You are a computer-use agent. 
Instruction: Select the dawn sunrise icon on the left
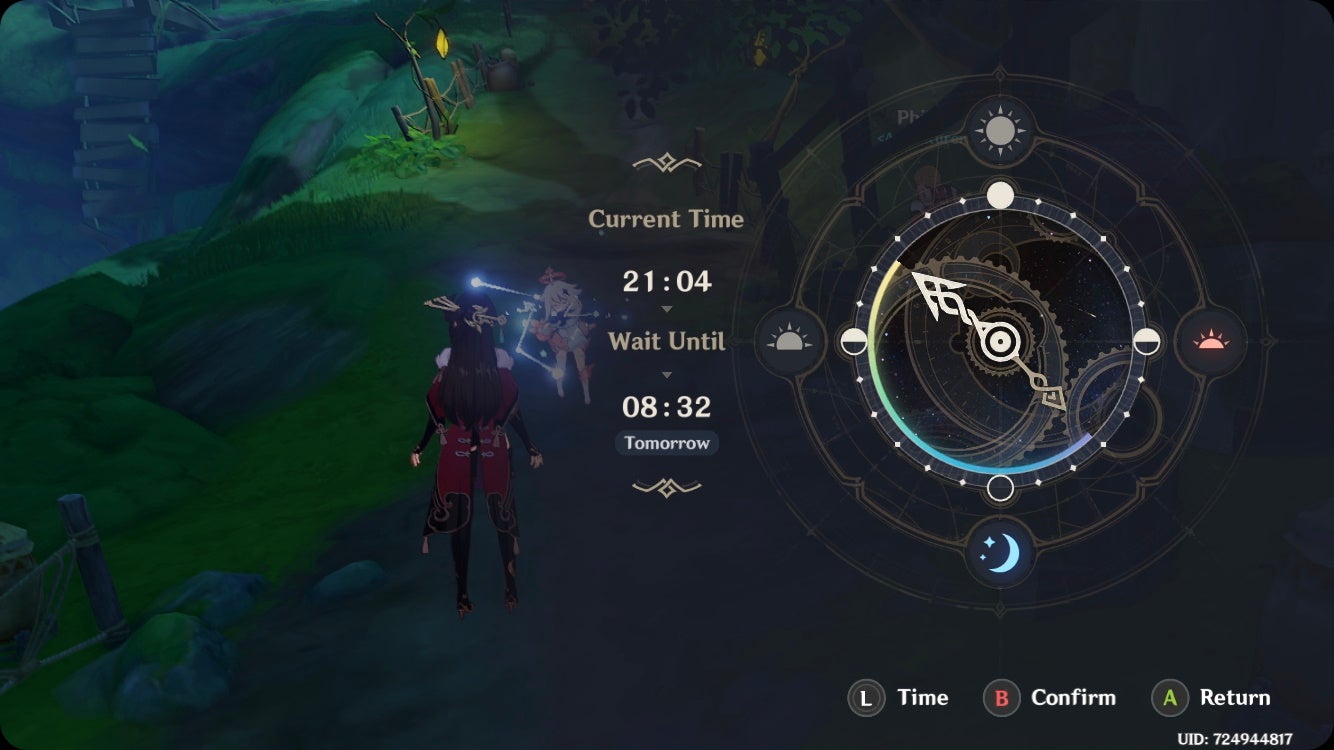coord(789,342)
